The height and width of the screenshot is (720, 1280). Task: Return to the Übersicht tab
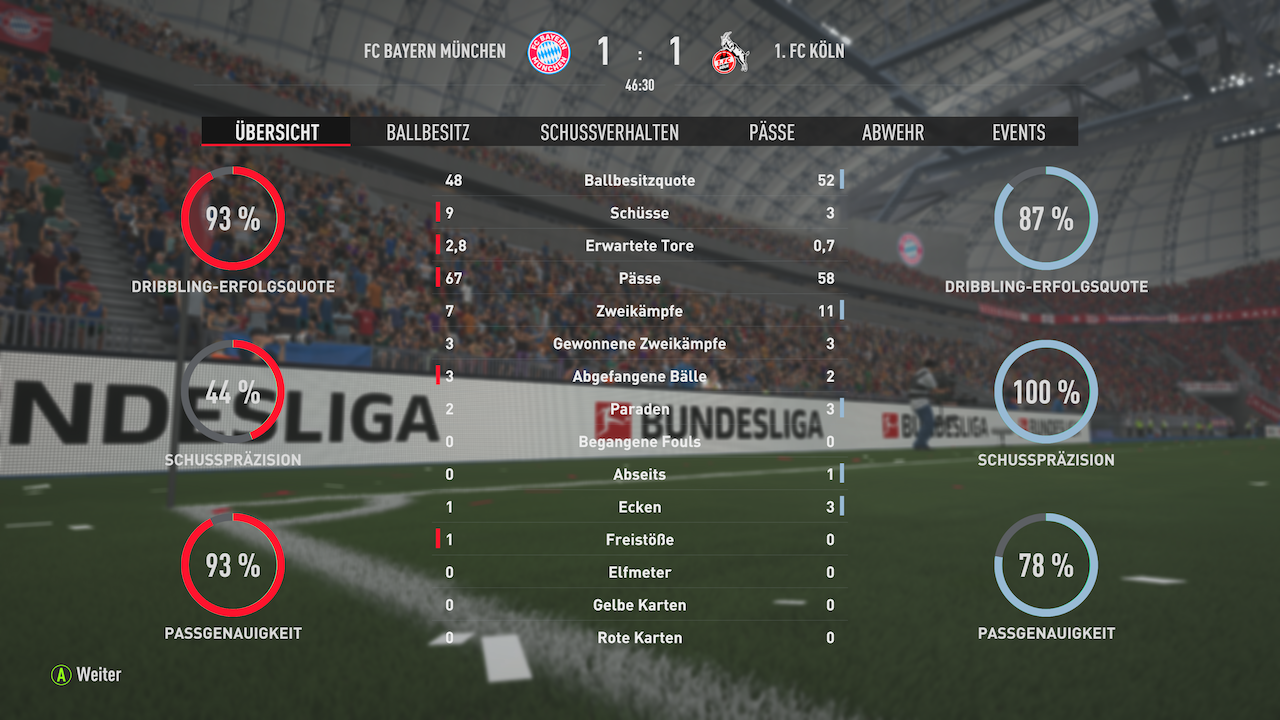pyautogui.click(x=275, y=131)
